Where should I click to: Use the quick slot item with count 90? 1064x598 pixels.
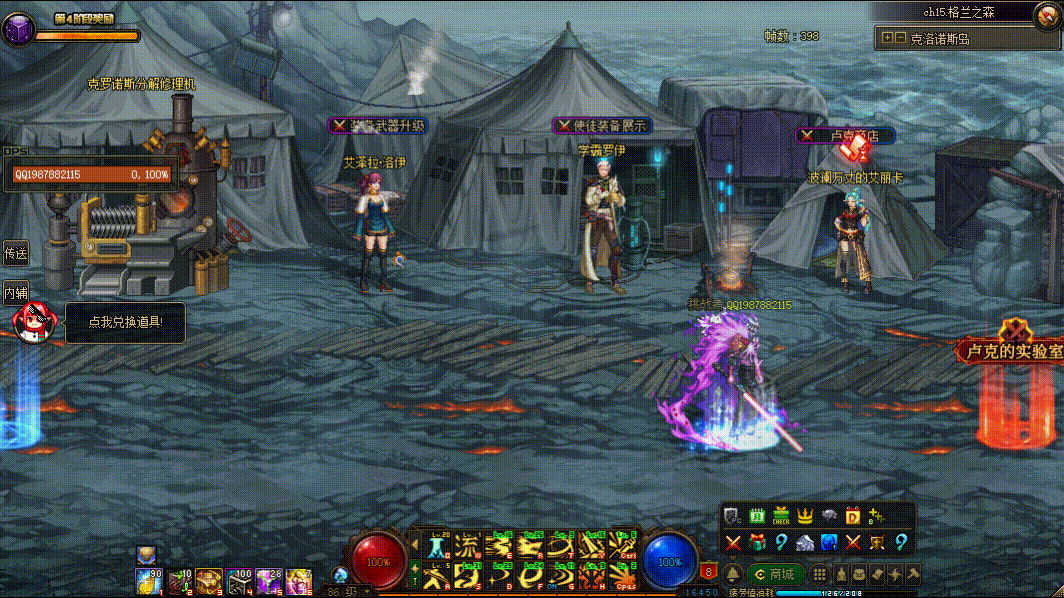[x=149, y=579]
